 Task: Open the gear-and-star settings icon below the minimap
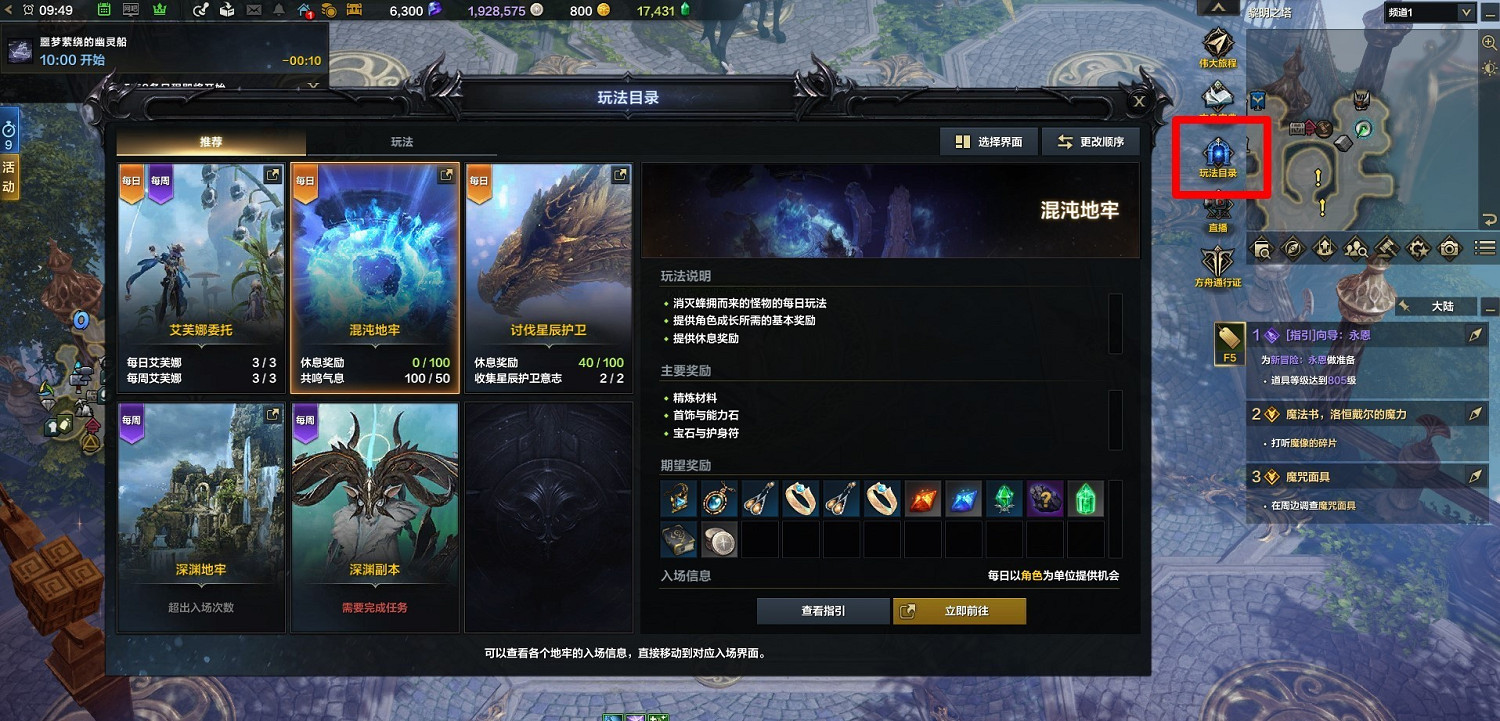(x=1417, y=247)
